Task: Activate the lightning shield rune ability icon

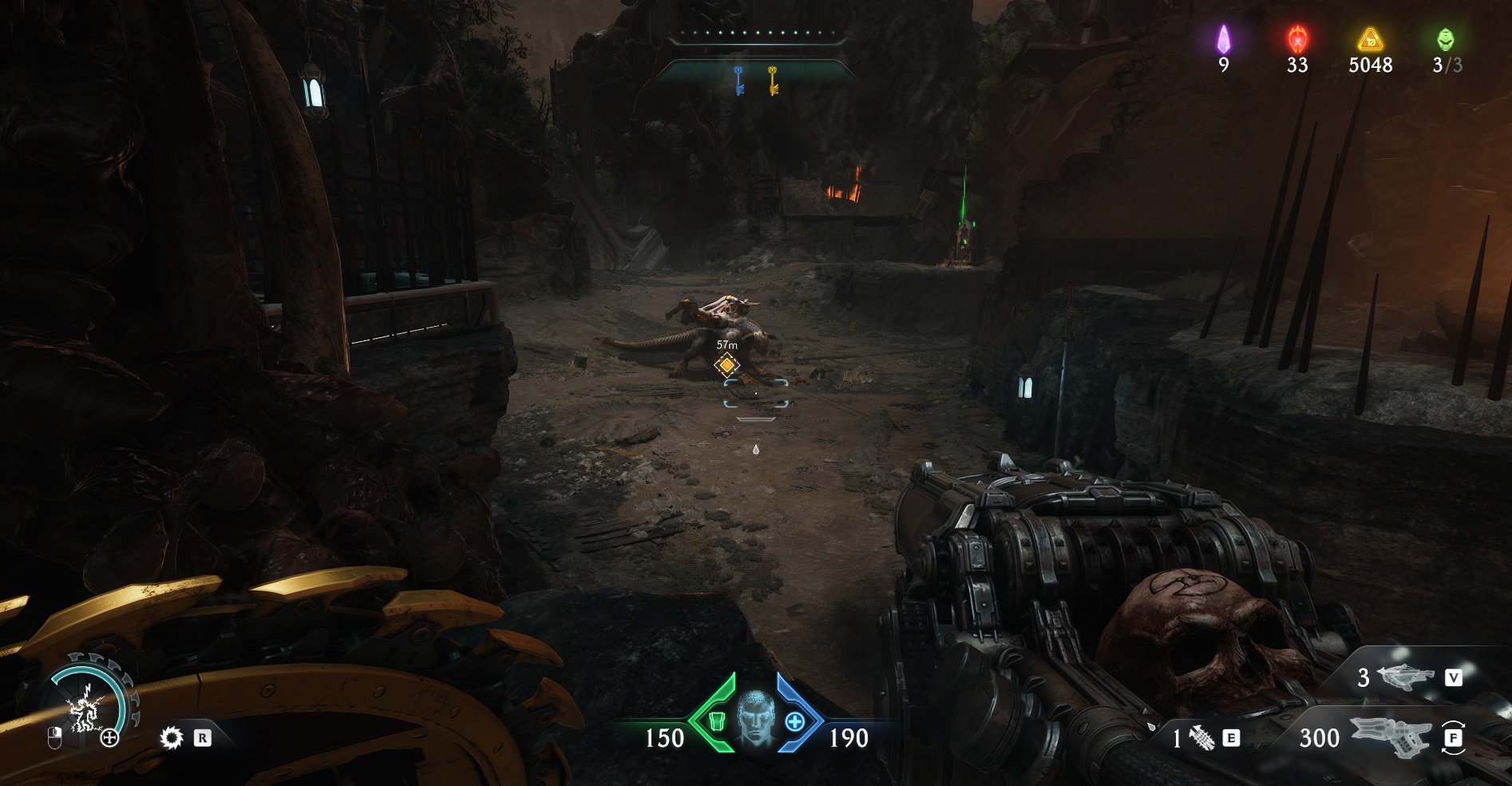Action: [85, 710]
